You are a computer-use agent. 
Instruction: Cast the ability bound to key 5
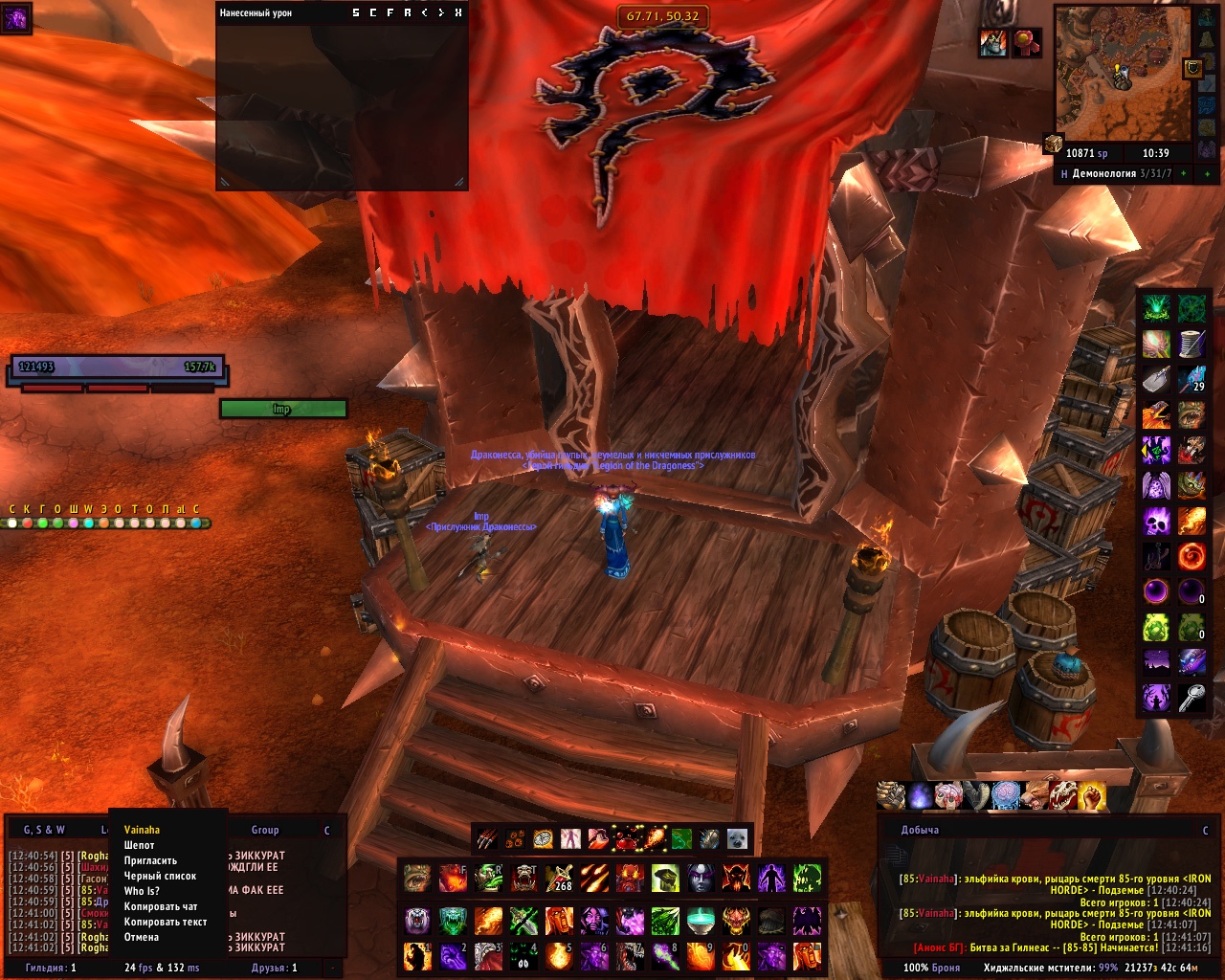pyautogui.click(x=558, y=954)
